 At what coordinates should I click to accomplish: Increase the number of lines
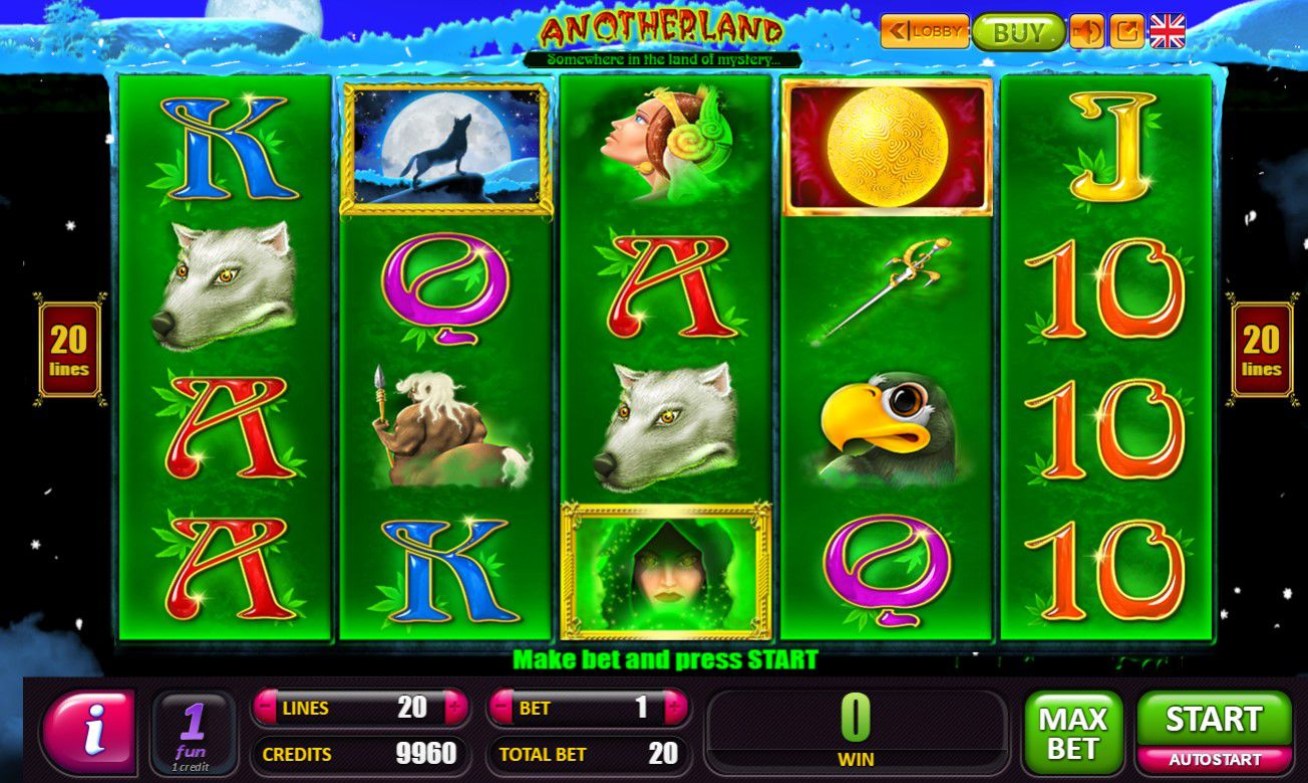(x=456, y=708)
